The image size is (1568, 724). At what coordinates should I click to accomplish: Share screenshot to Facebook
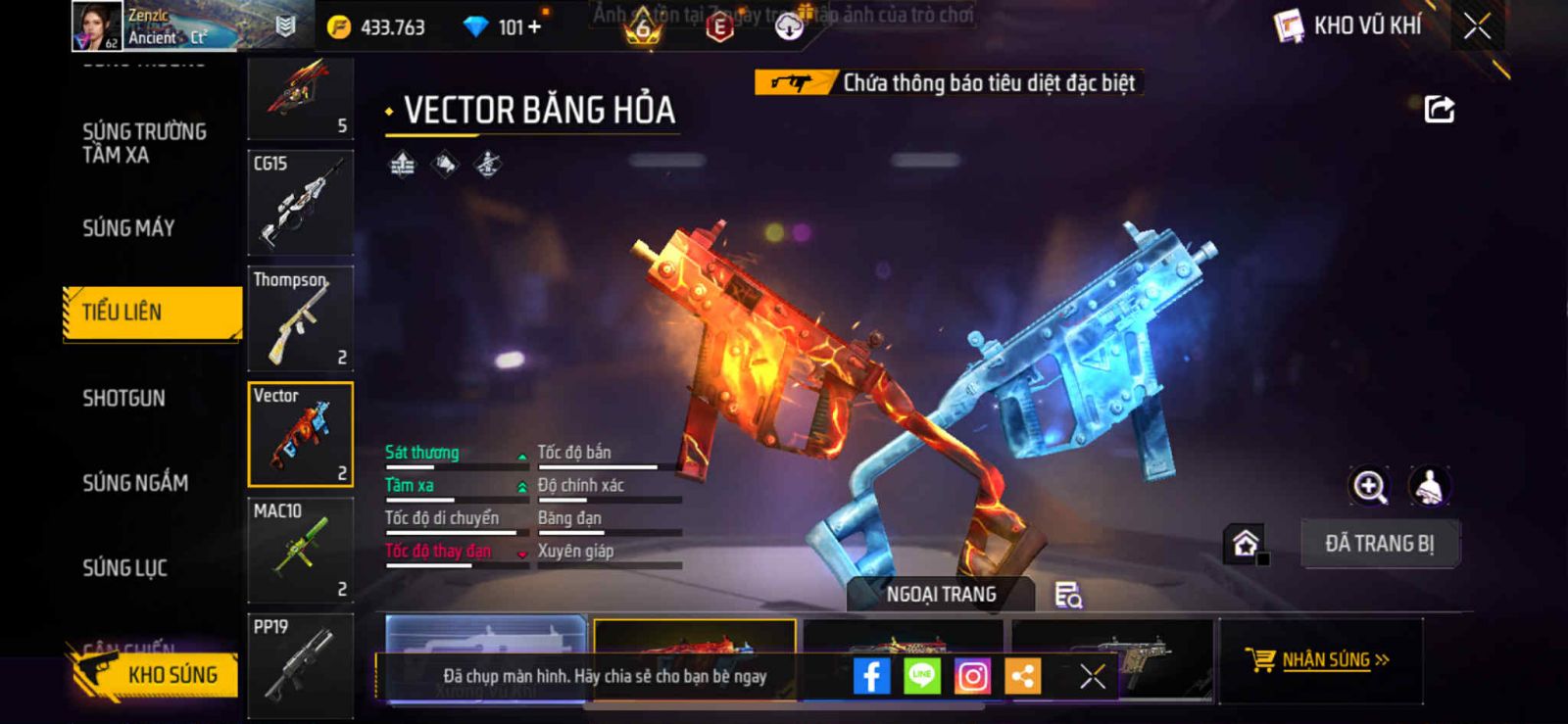[871, 676]
